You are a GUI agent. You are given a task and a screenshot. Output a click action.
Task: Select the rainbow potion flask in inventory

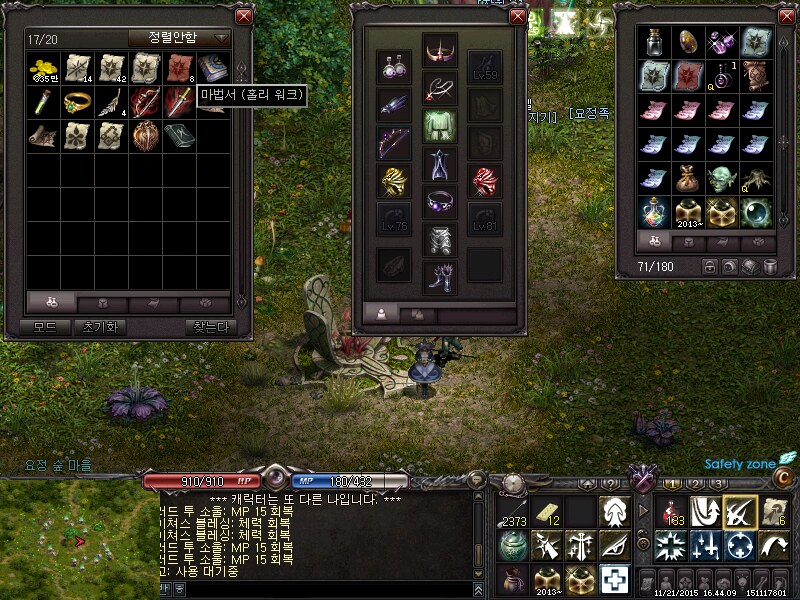click(x=655, y=213)
